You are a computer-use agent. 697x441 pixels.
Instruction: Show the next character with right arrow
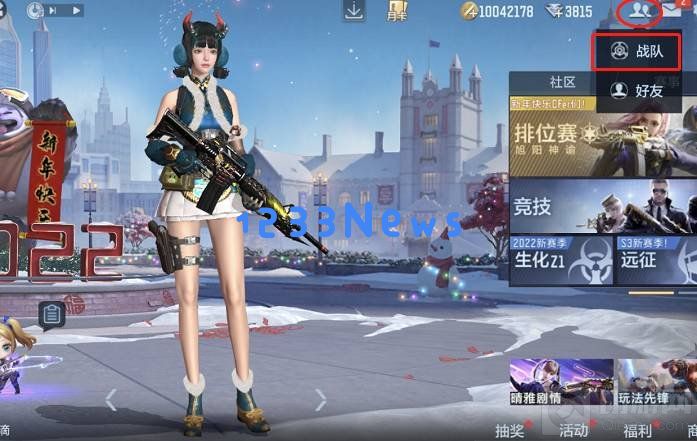pos(321,400)
